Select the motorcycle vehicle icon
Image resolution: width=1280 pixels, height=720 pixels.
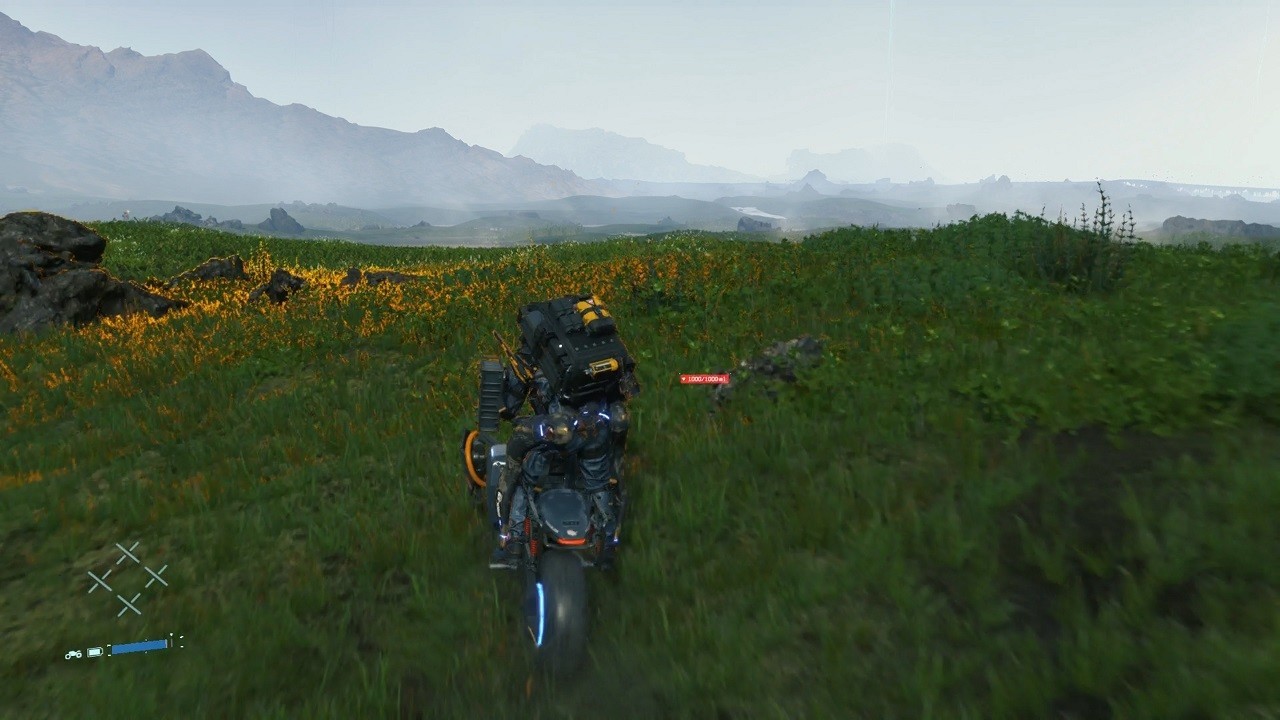tap(74, 654)
